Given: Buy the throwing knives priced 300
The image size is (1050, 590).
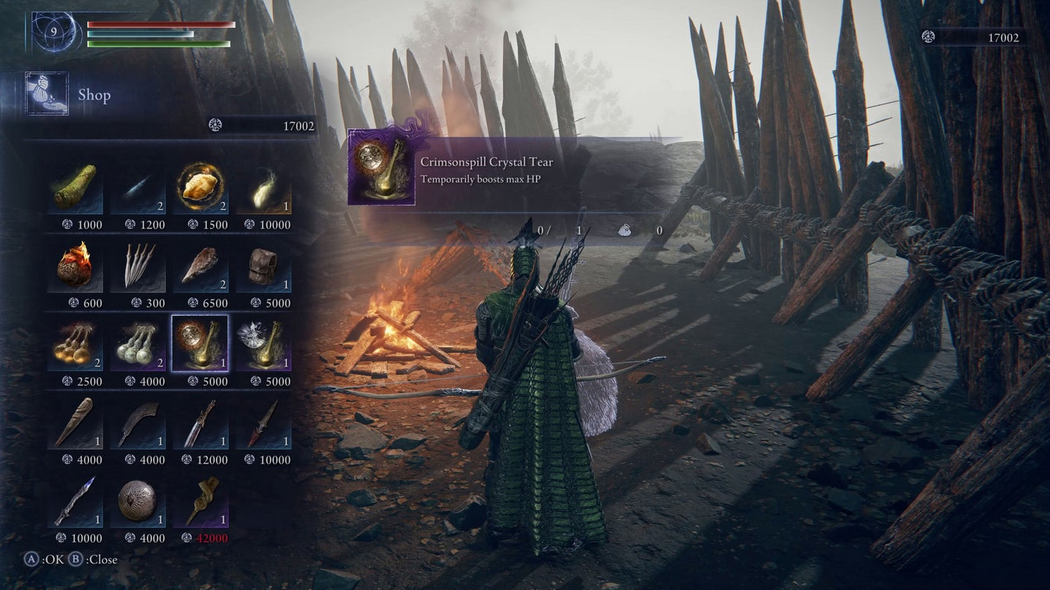Looking at the screenshot, I should coord(138,266).
